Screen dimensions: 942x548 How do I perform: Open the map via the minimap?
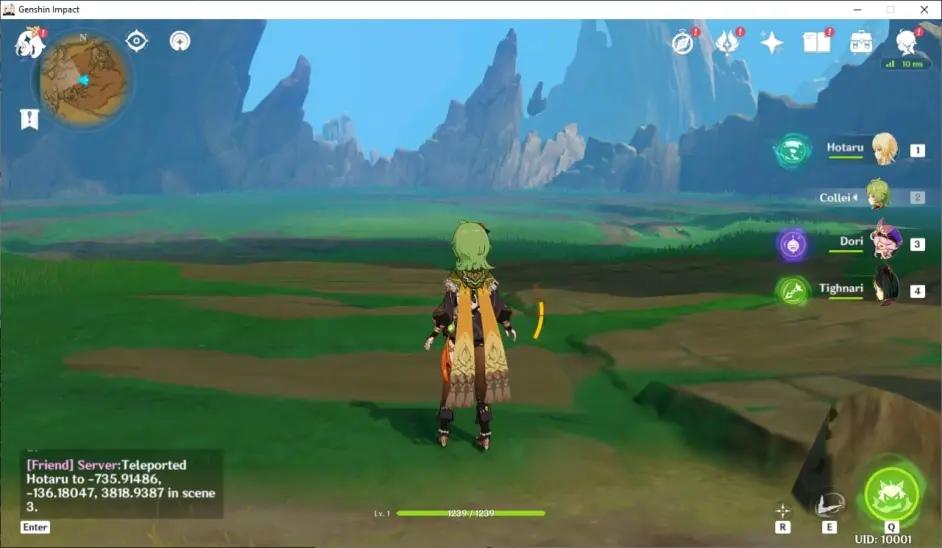coord(84,77)
